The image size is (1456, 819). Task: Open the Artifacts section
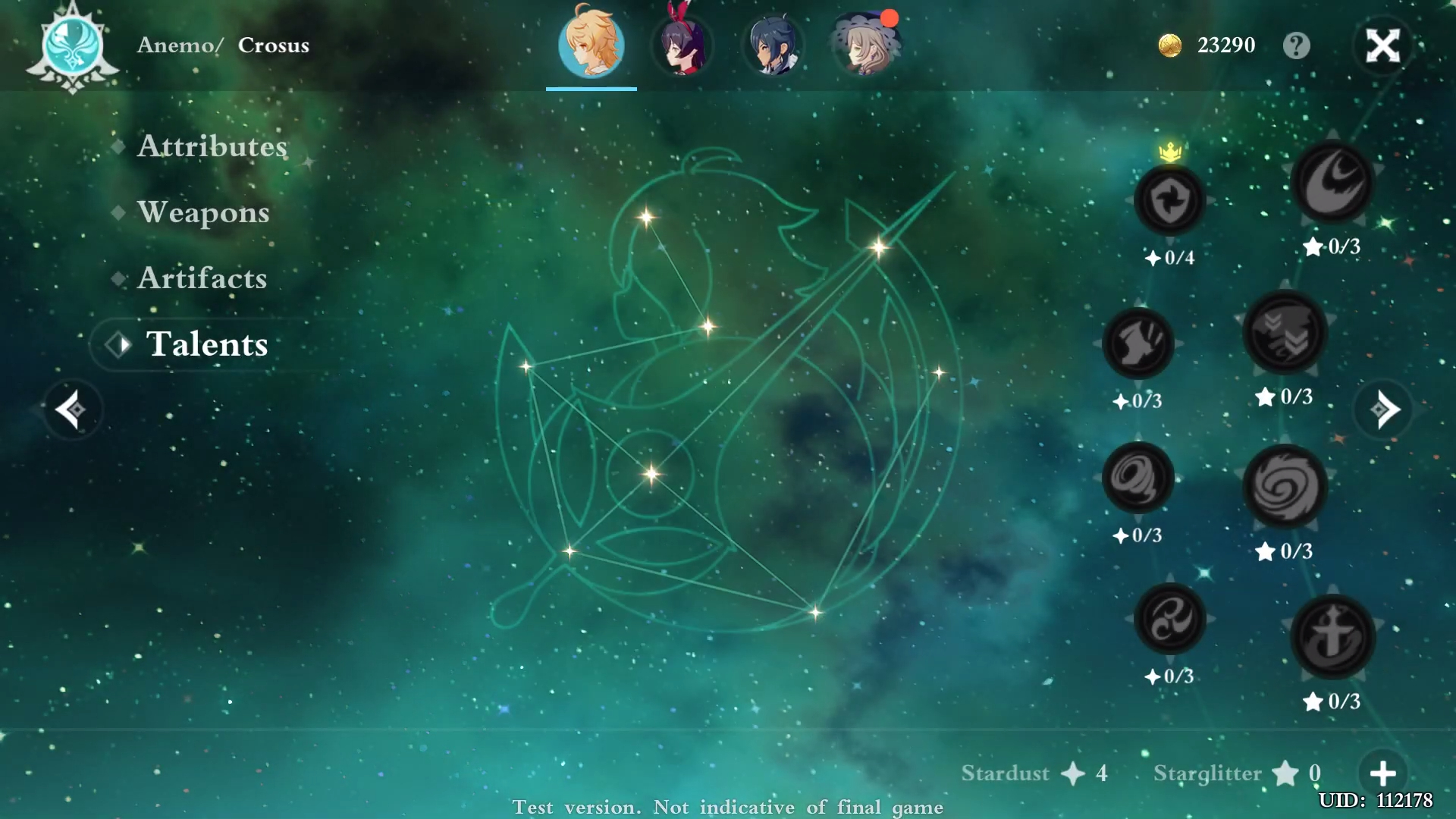(x=202, y=278)
